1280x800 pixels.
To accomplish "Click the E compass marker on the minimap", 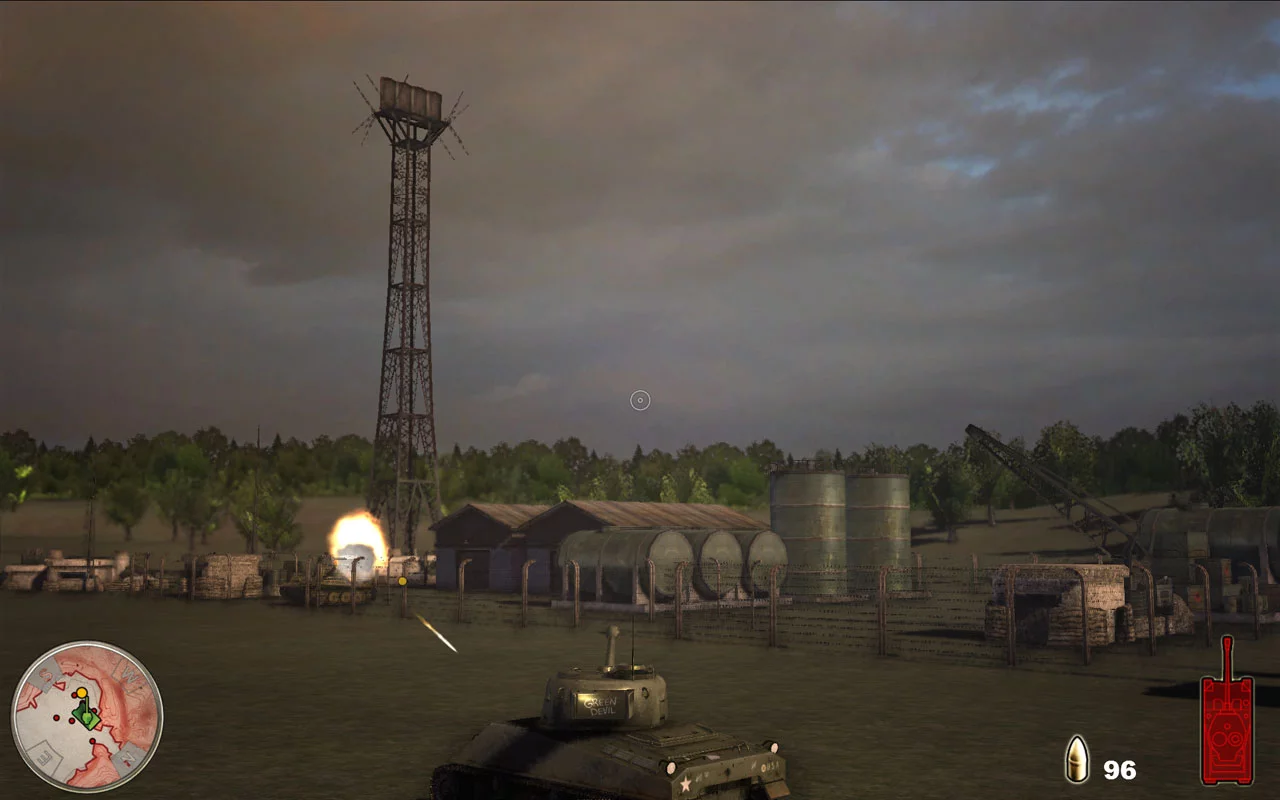I will (43, 756).
